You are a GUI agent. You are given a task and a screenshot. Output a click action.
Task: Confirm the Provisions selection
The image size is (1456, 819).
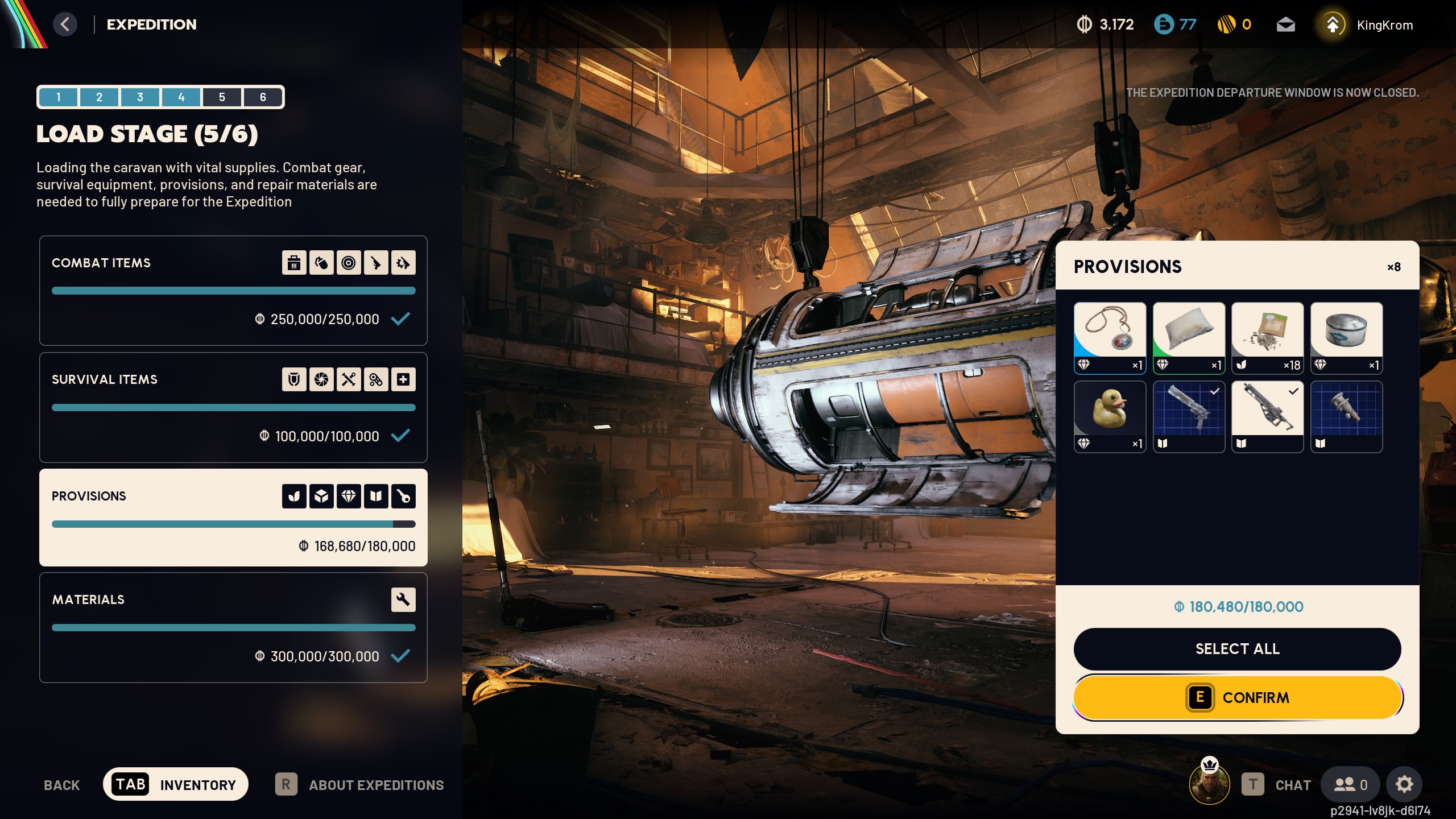tap(1238, 697)
